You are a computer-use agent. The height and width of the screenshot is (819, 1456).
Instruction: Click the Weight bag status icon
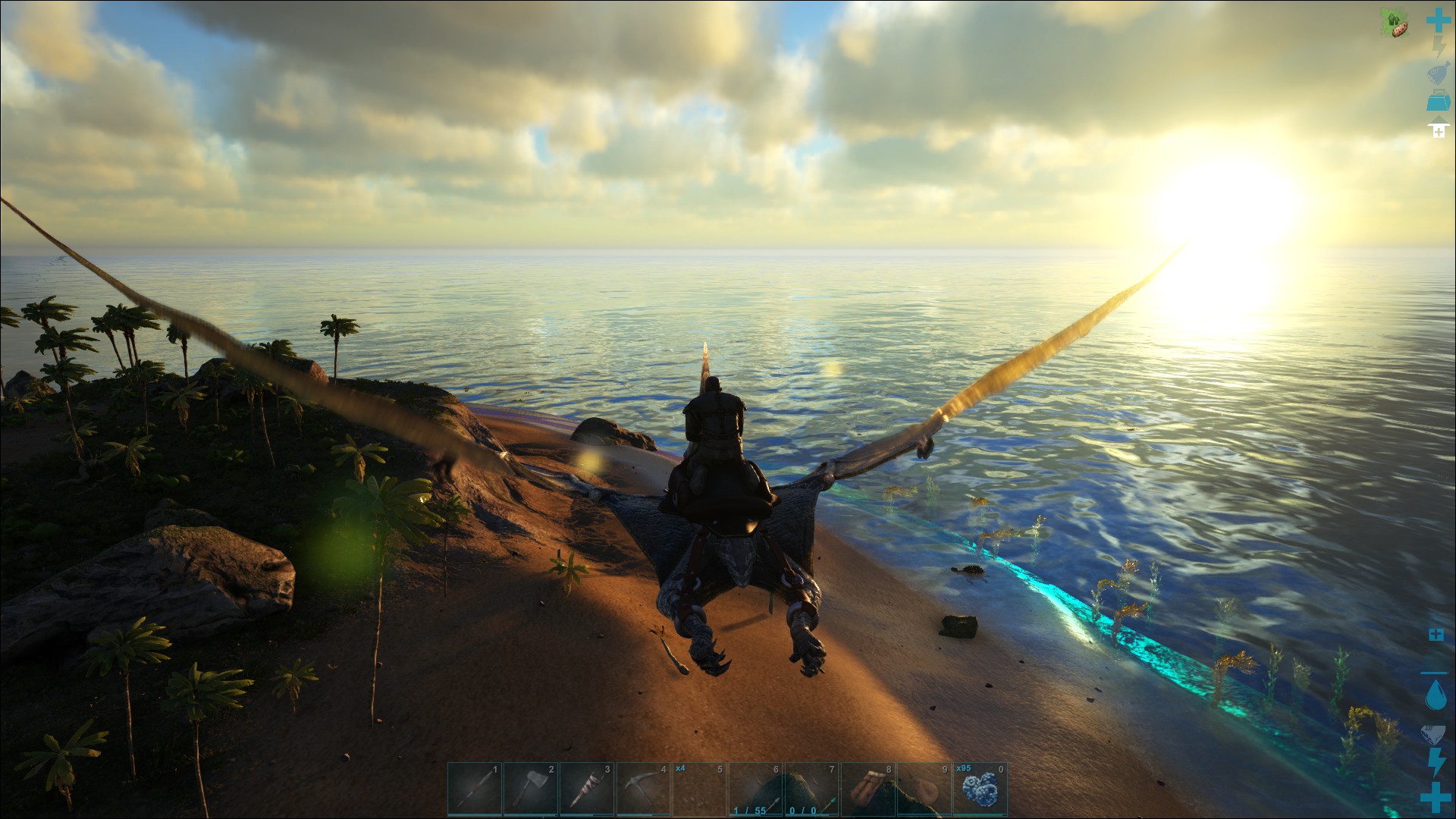pos(1437,73)
